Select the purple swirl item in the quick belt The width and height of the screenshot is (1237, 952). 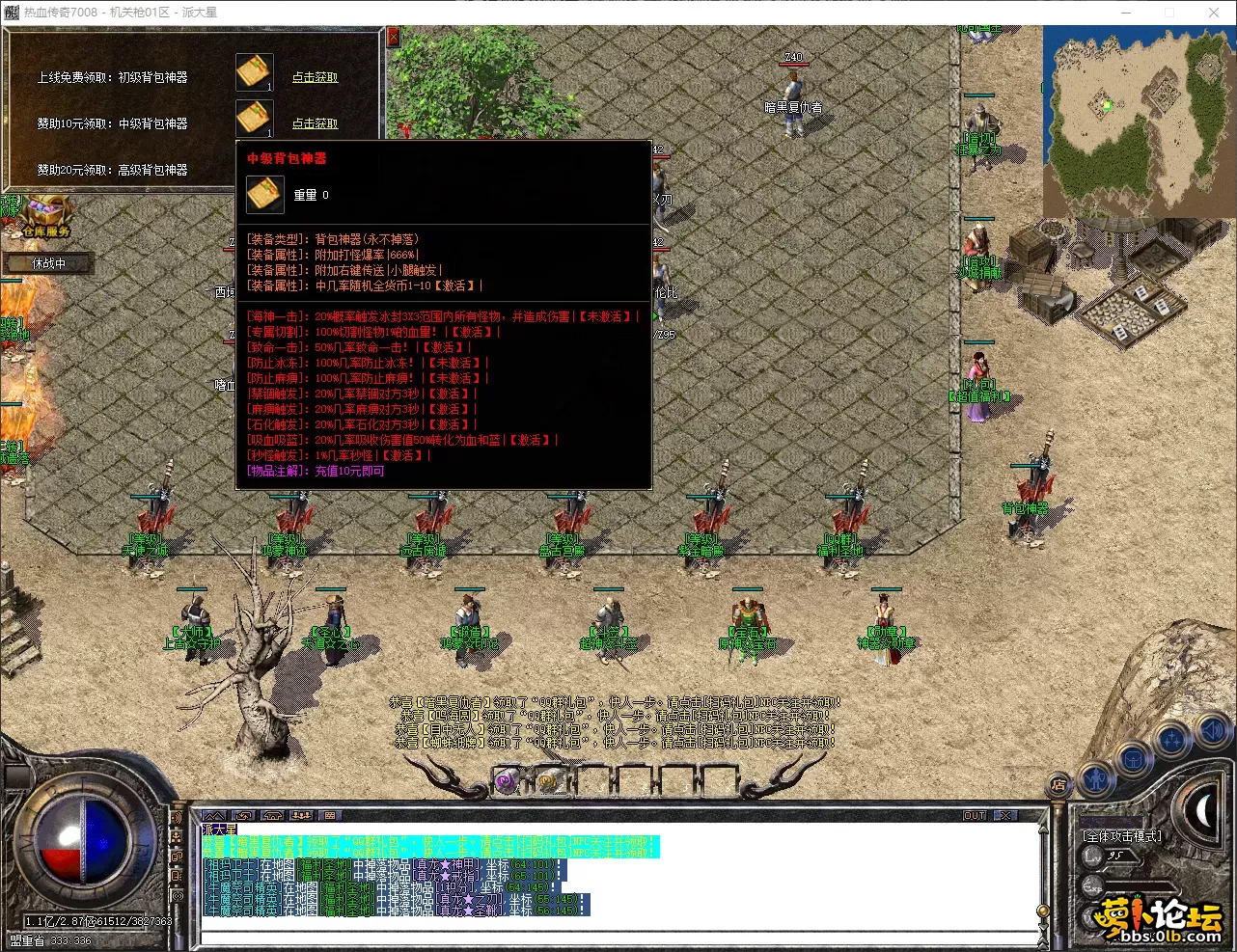[506, 780]
